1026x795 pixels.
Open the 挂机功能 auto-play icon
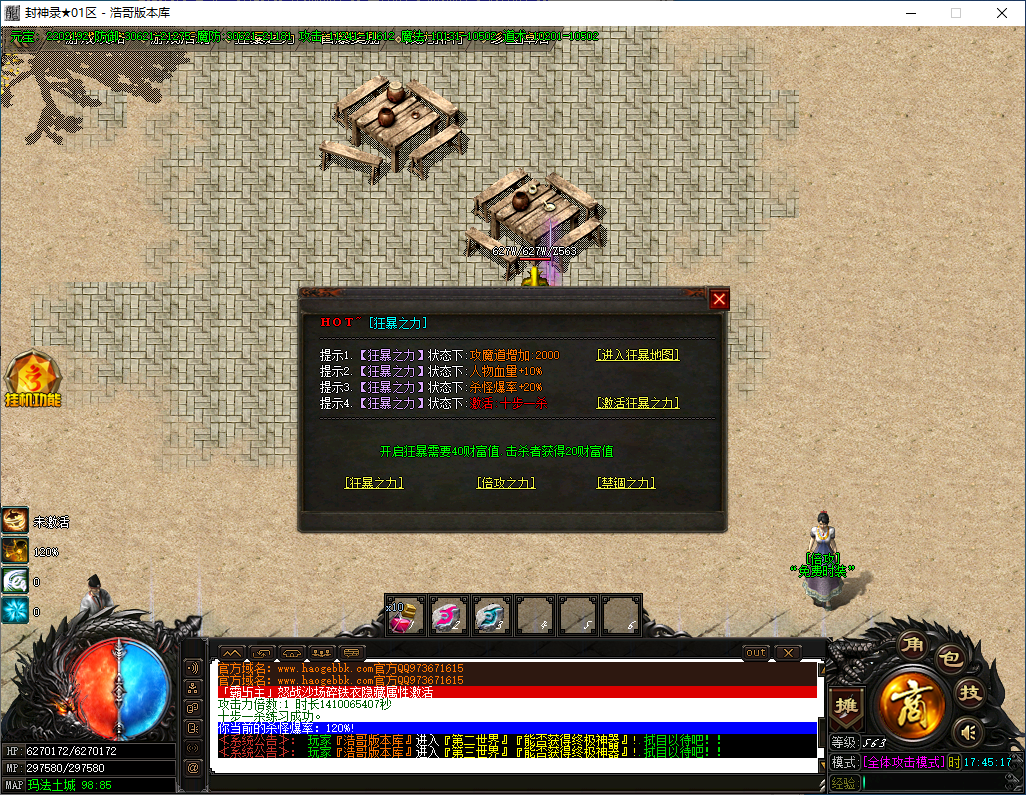[x=33, y=379]
